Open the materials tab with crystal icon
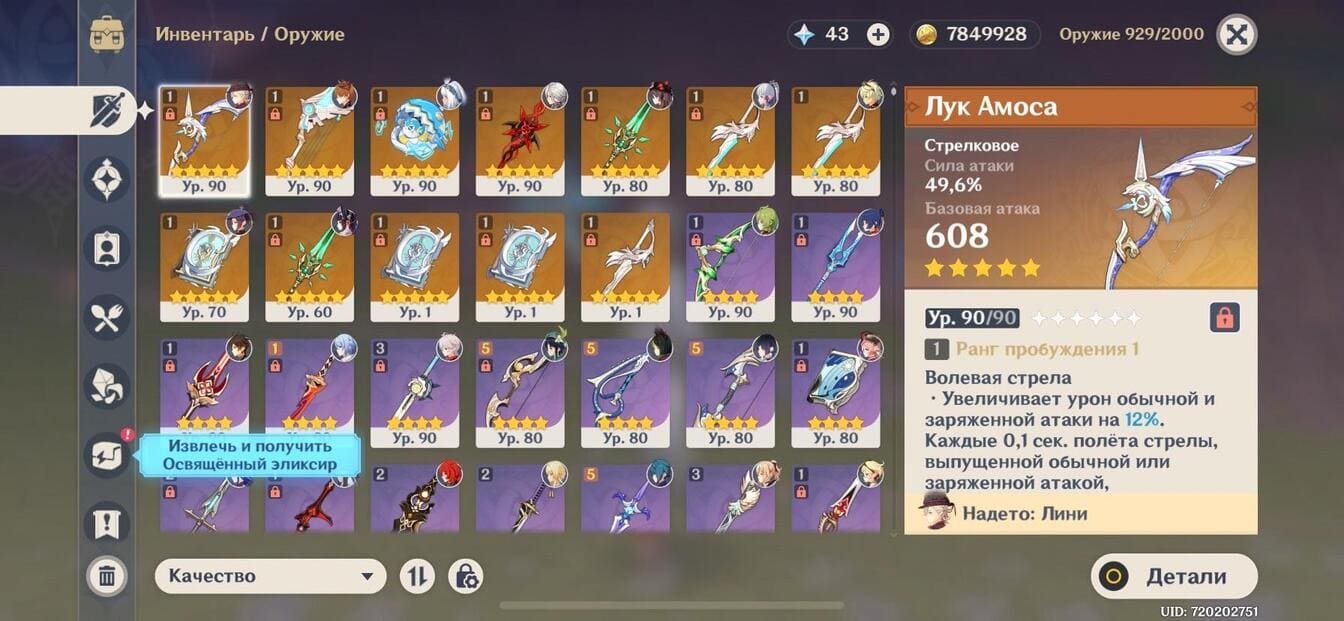Viewport: 1344px width, 621px height. click(x=107, y=386)
